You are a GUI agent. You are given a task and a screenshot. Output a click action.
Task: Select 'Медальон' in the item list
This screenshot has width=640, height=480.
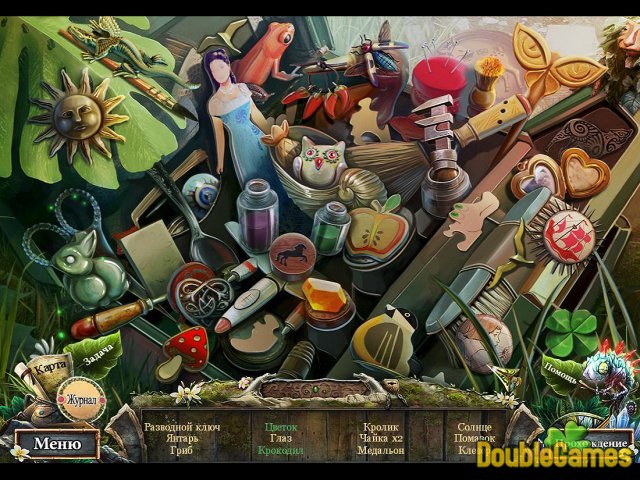(x=381, y=450)
